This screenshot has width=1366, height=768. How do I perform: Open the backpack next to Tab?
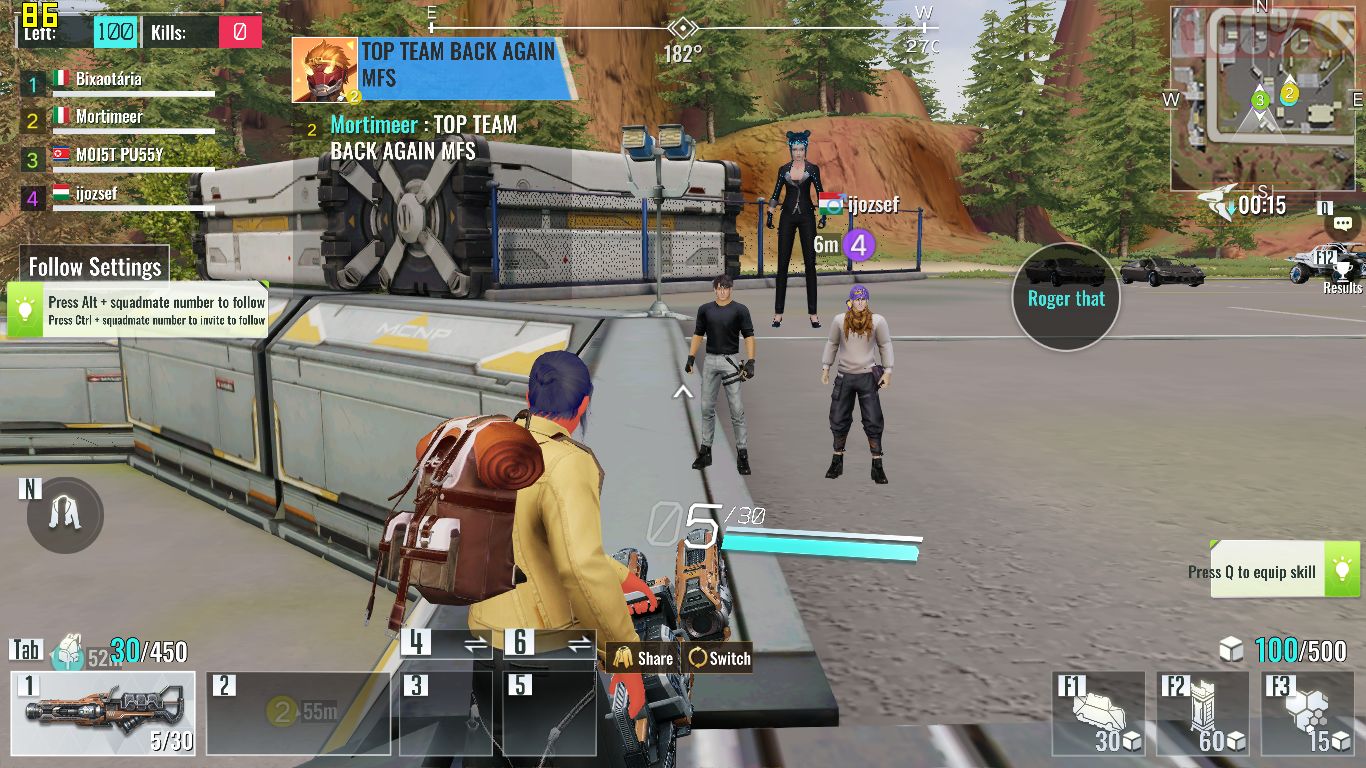tap(70, 652)
